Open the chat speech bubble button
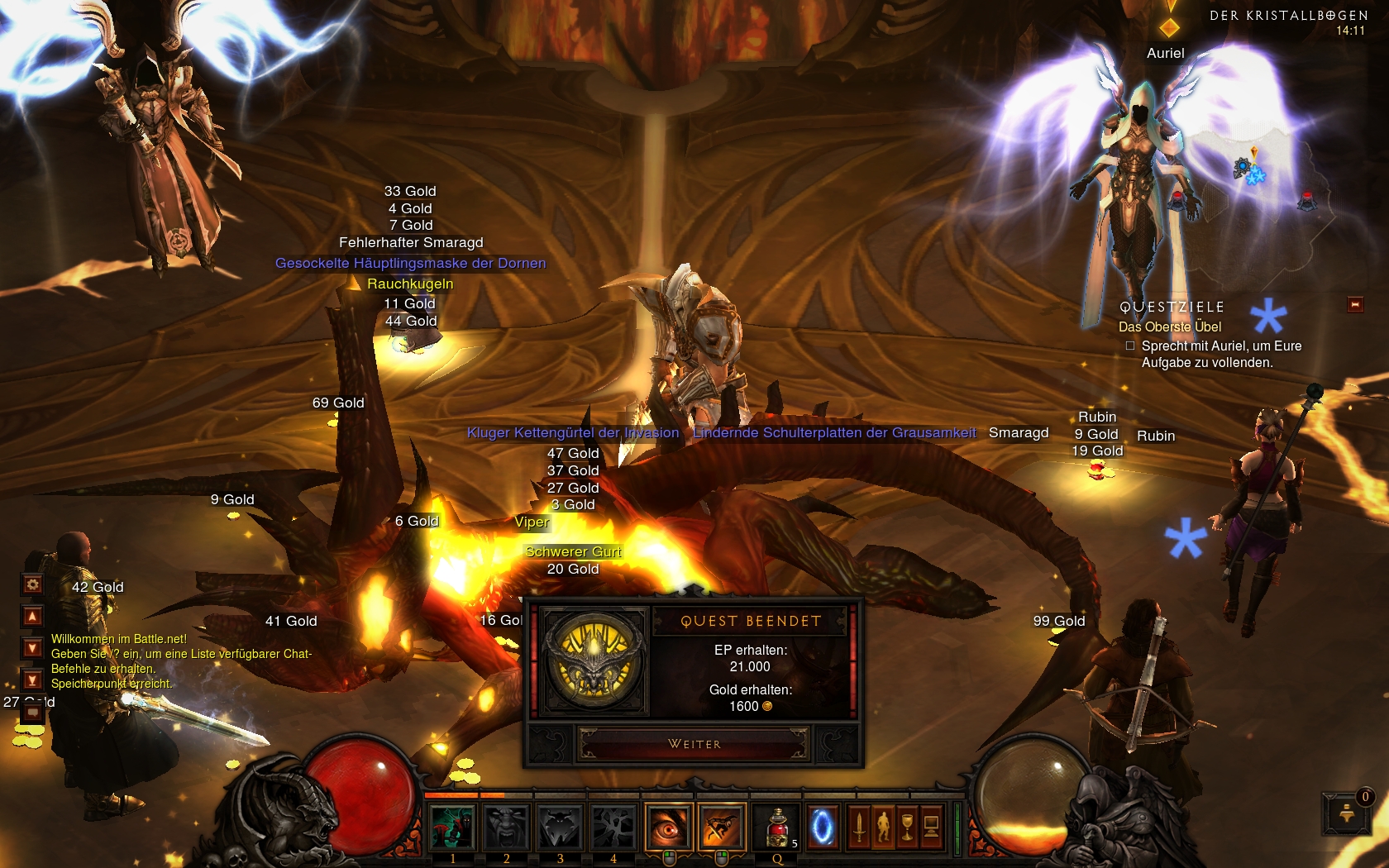Screen dimensions: 1389x868 (32, 713)
